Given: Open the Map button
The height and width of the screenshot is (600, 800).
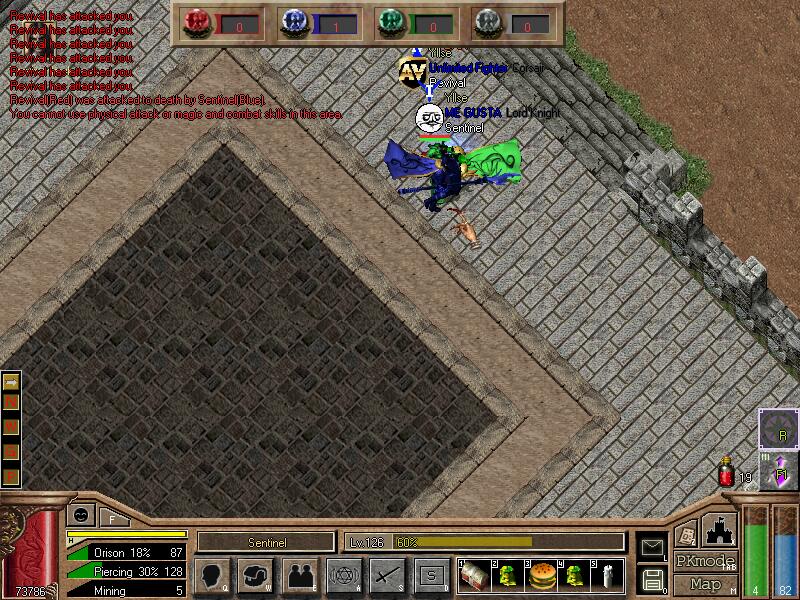Looking at the screenshot, I should point(705,584).
